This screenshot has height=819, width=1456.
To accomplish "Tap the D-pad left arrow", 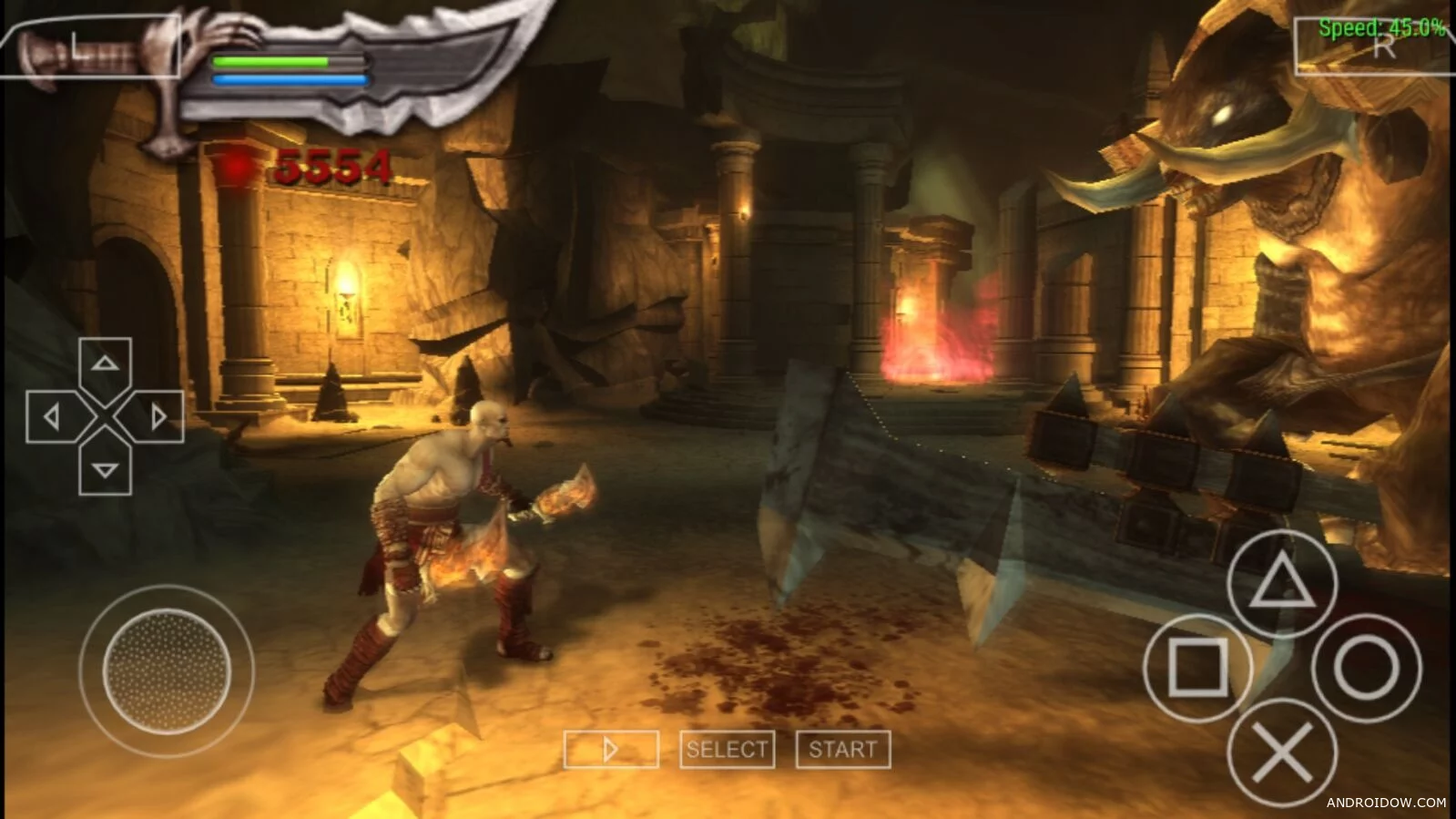I will (53, 417).
